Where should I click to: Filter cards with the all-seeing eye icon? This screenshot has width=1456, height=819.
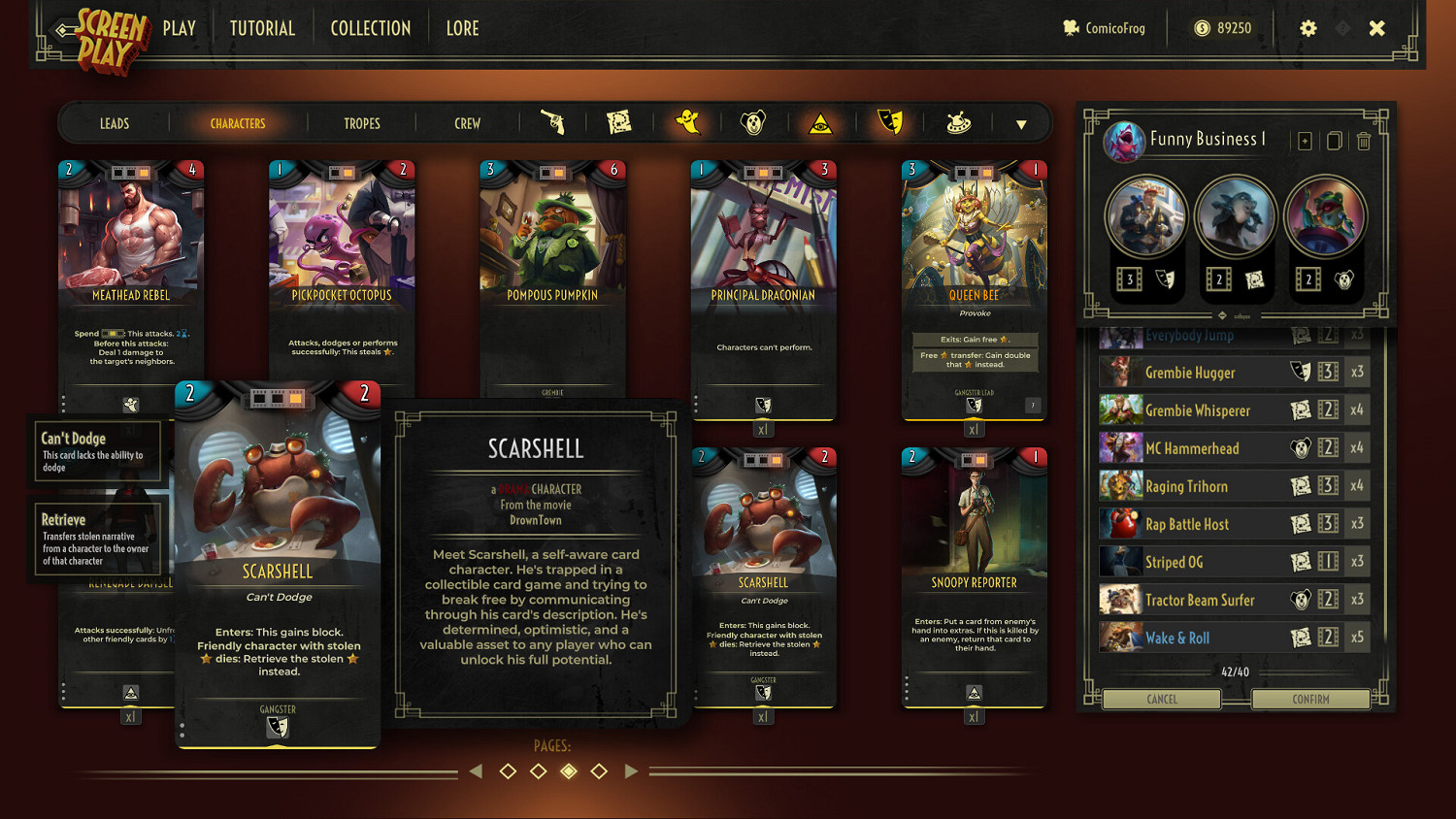coord(821,122)
